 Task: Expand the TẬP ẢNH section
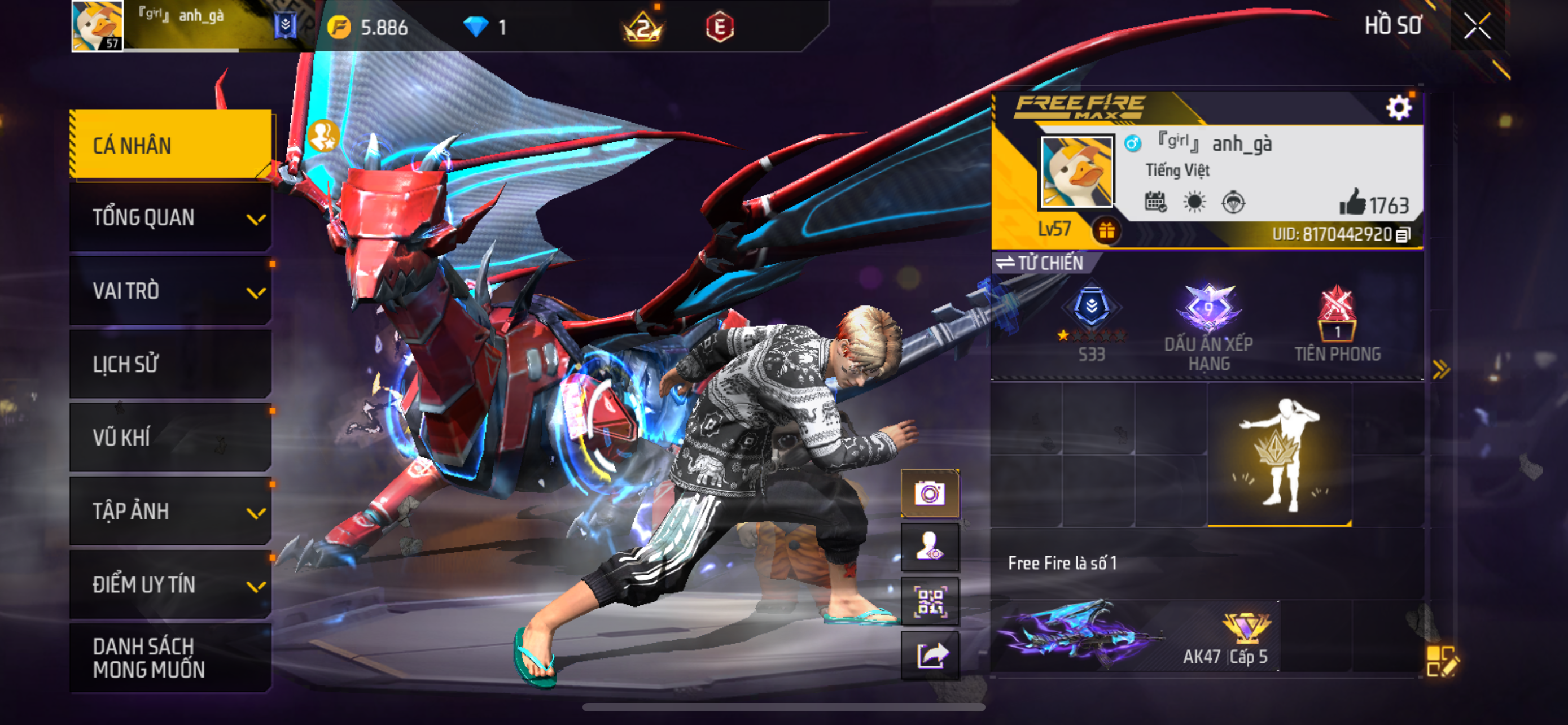pyautogui.click(x=171, y=511)
